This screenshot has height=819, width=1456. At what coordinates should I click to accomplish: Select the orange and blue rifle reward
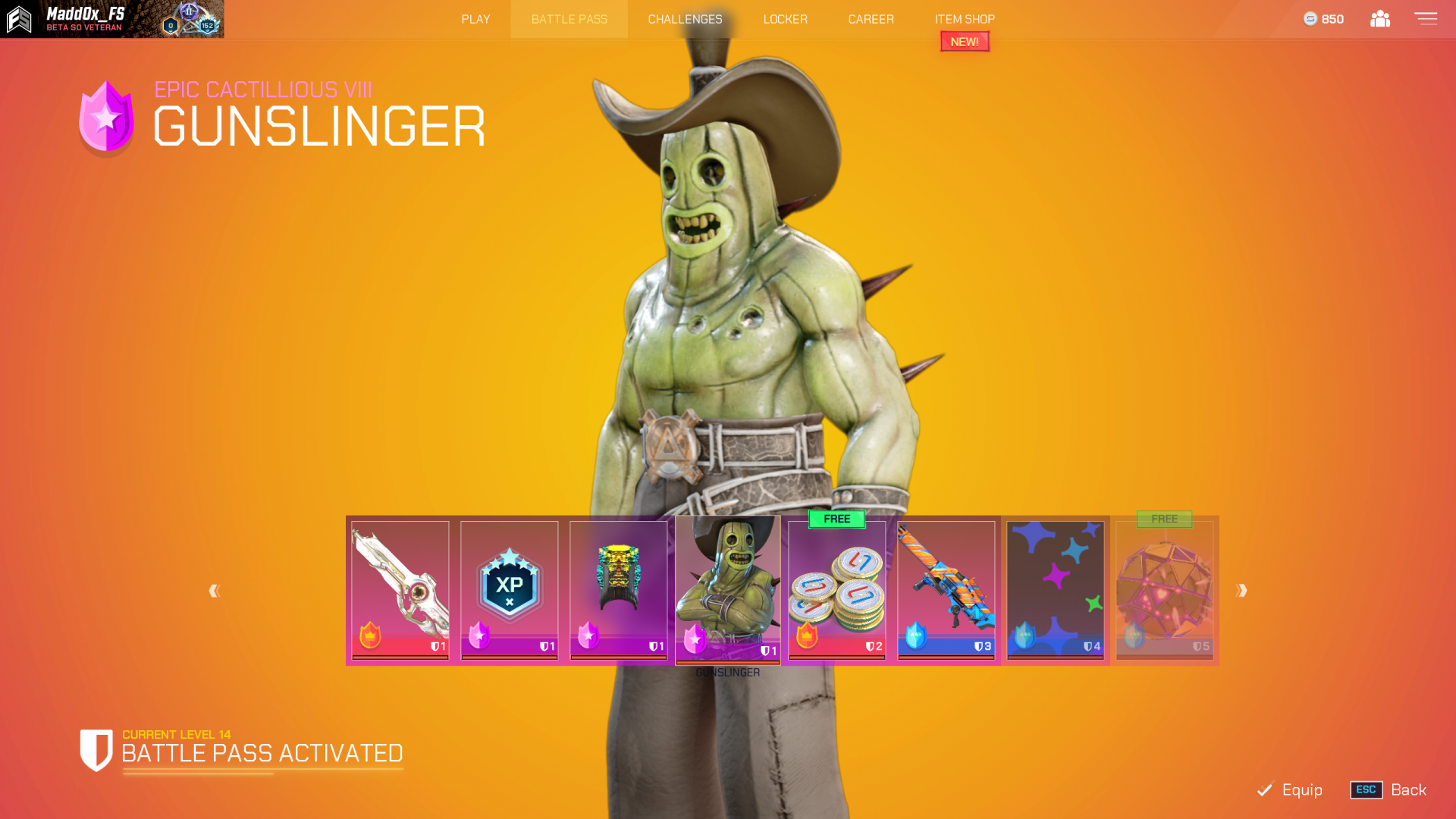pyautogui.click(x=946, y=590)
